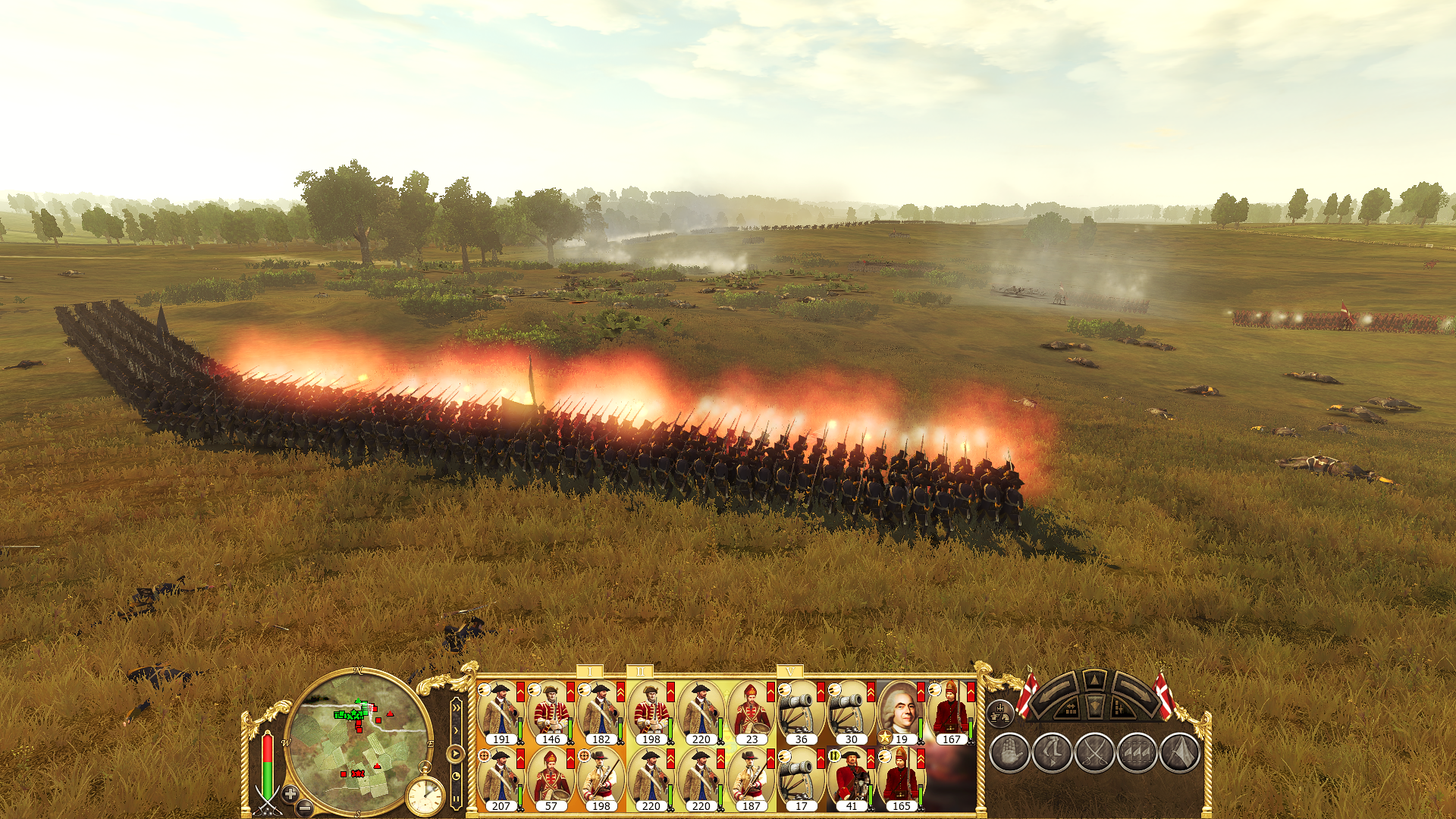
Task: Zoom out the minimap with minus button
Action: [305, 807]
